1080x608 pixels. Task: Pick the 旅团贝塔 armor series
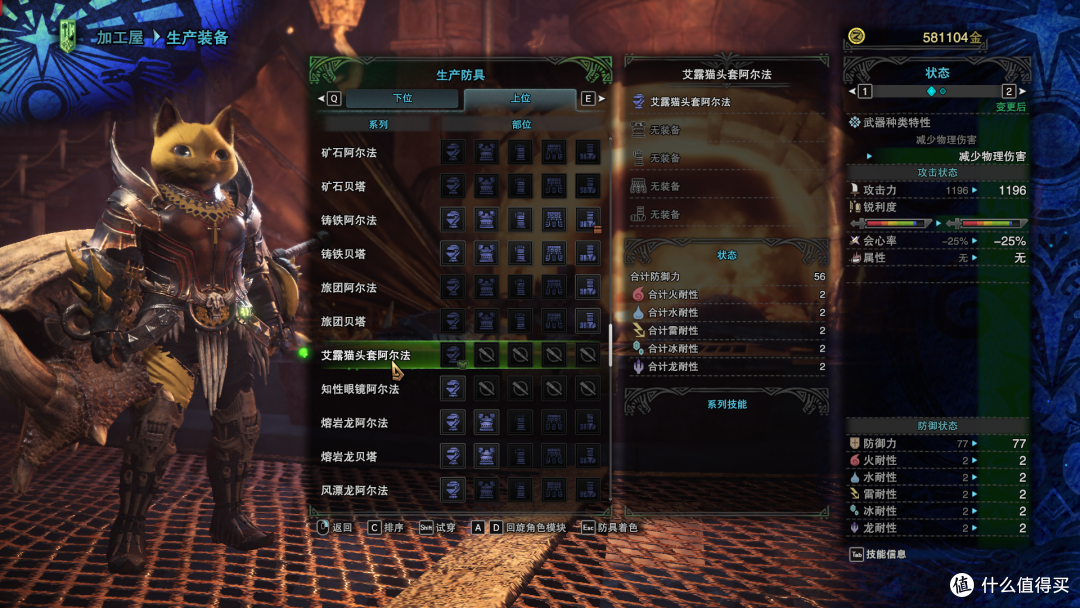pyautogui.click(x=343, y=322)
